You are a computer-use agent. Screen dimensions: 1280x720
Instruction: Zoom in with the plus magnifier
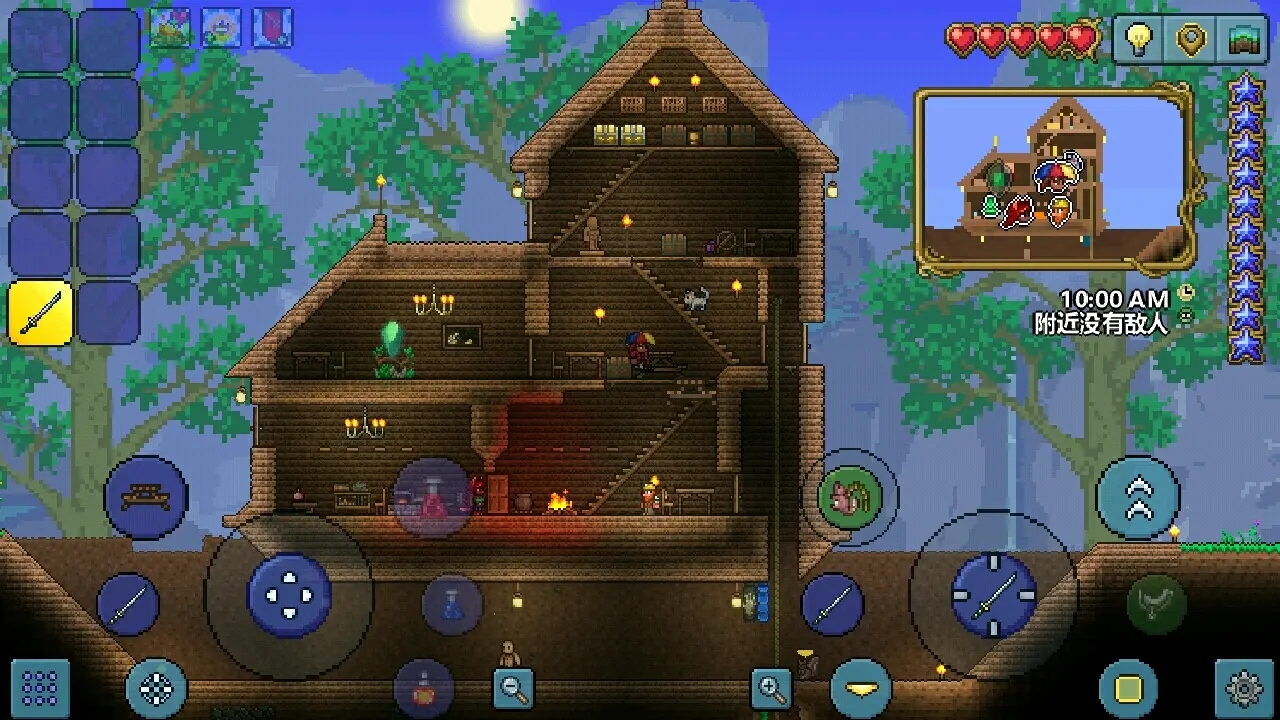[x=771, y=688]
